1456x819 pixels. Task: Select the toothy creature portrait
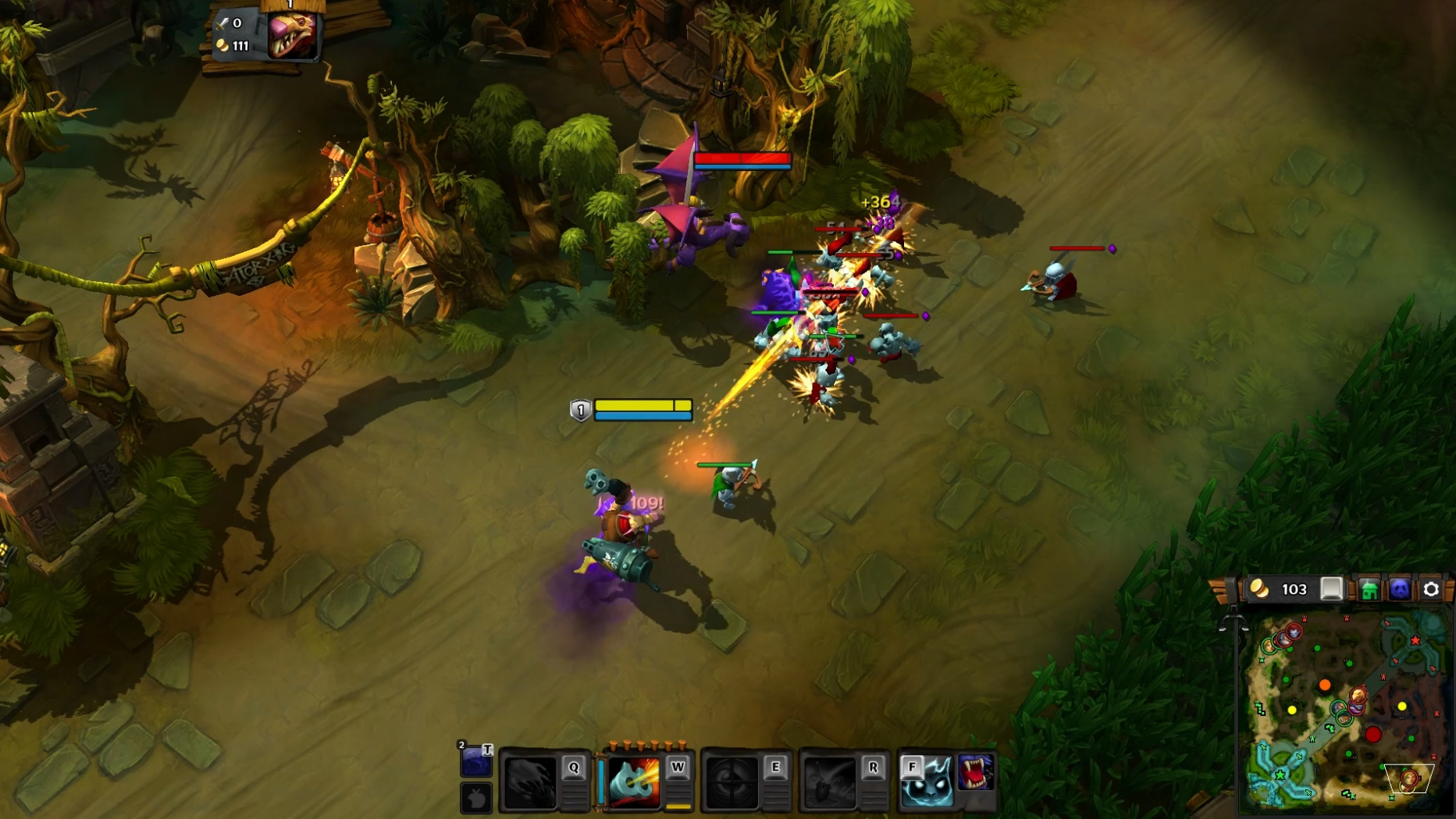point(293,34)
